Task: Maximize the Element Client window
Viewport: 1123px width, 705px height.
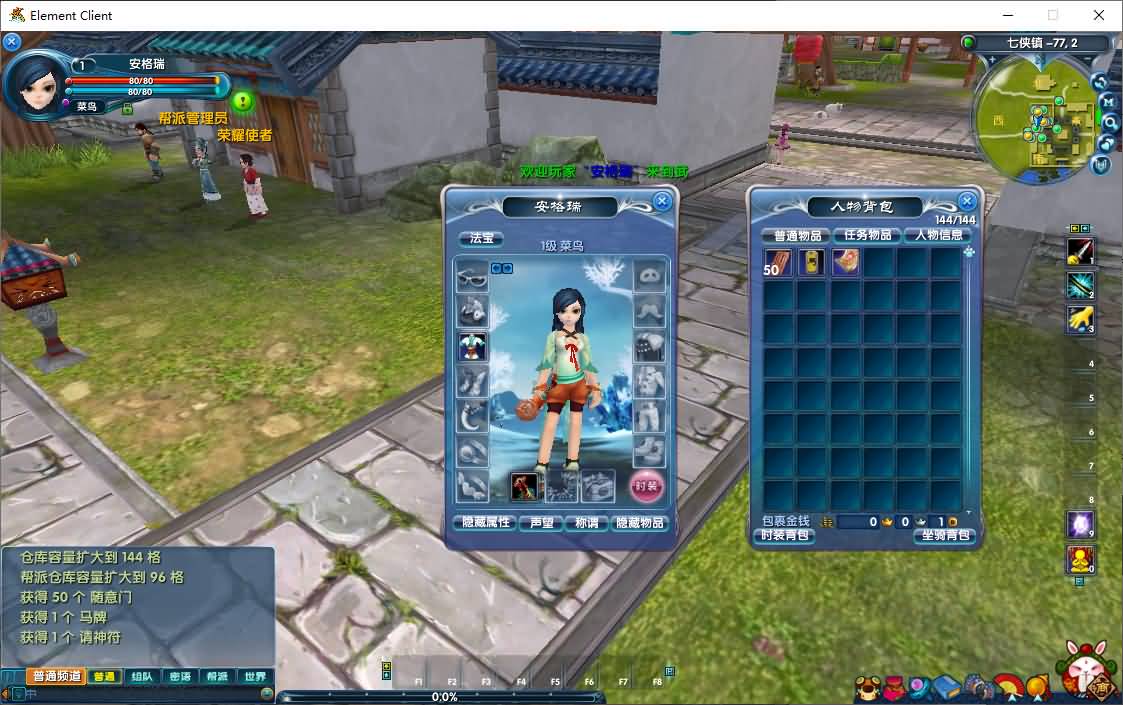Action: 1052,15
